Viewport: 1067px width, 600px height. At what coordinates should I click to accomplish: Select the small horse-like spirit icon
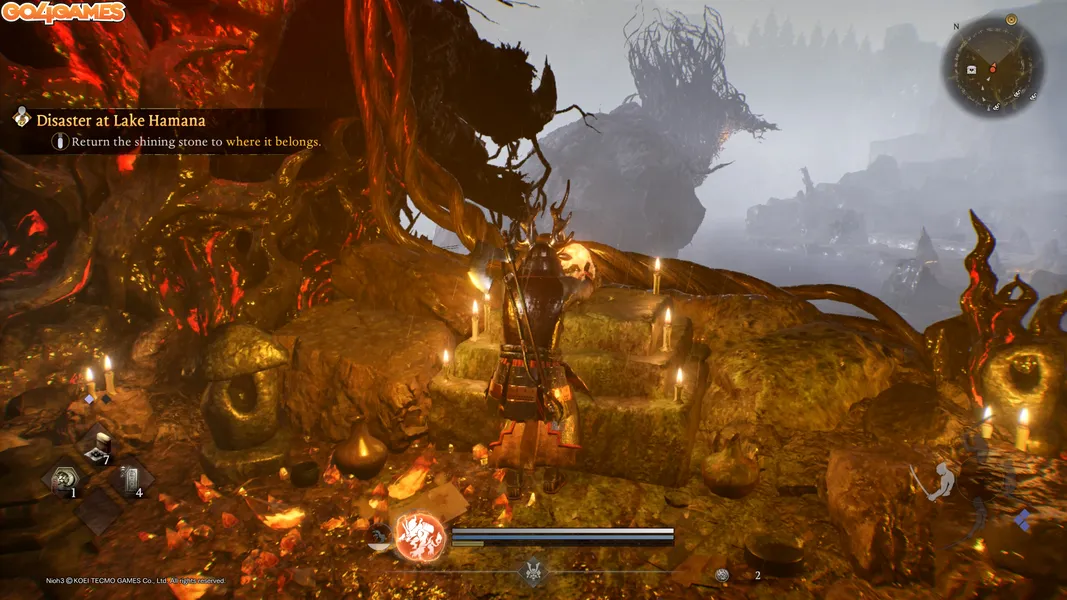coord(380,536)
